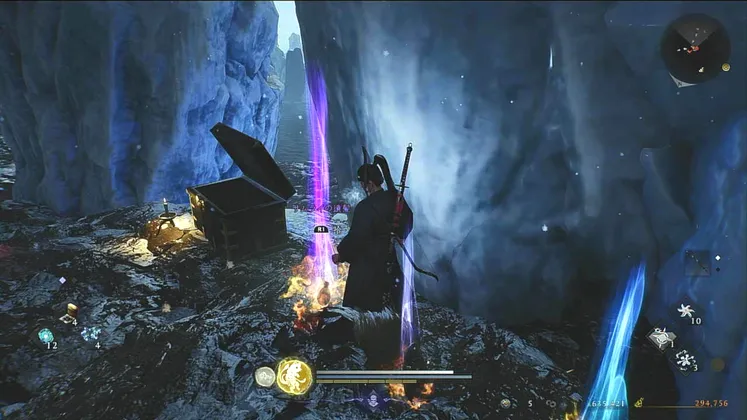Select the shuriken slot with 10 count

click(686, 310)
